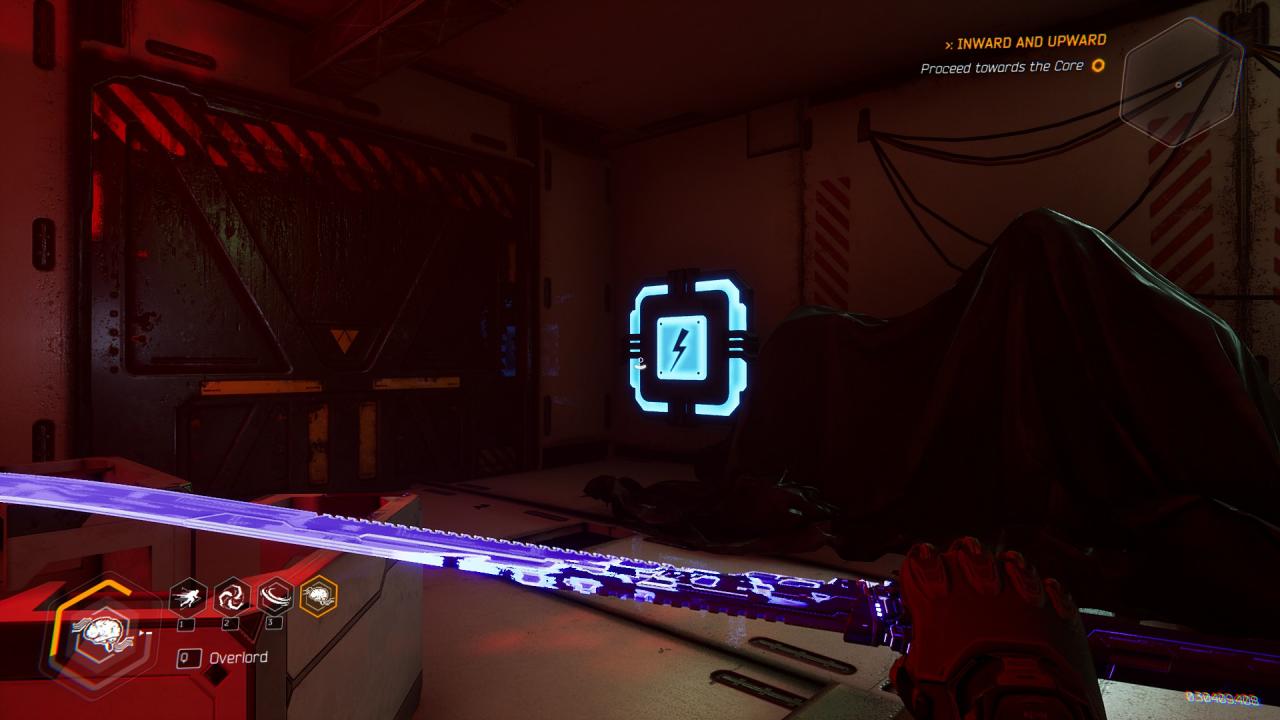Select the Blink dash ability icon
The height and width of the screenshot is (720, 1280).
pyautogui.click(x=188, y=597)
